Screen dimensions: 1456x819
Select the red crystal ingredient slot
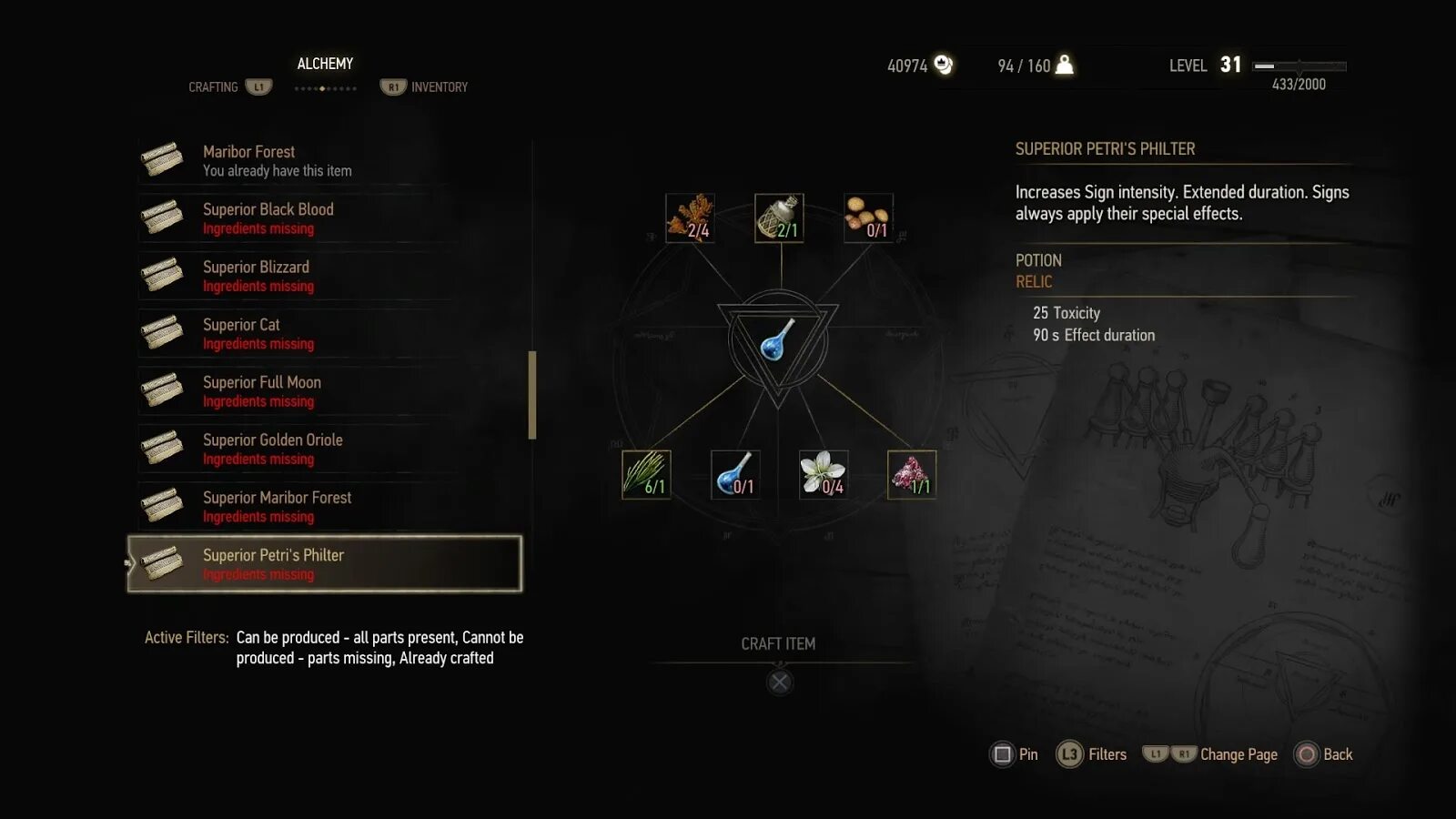[x=912, y=474]
